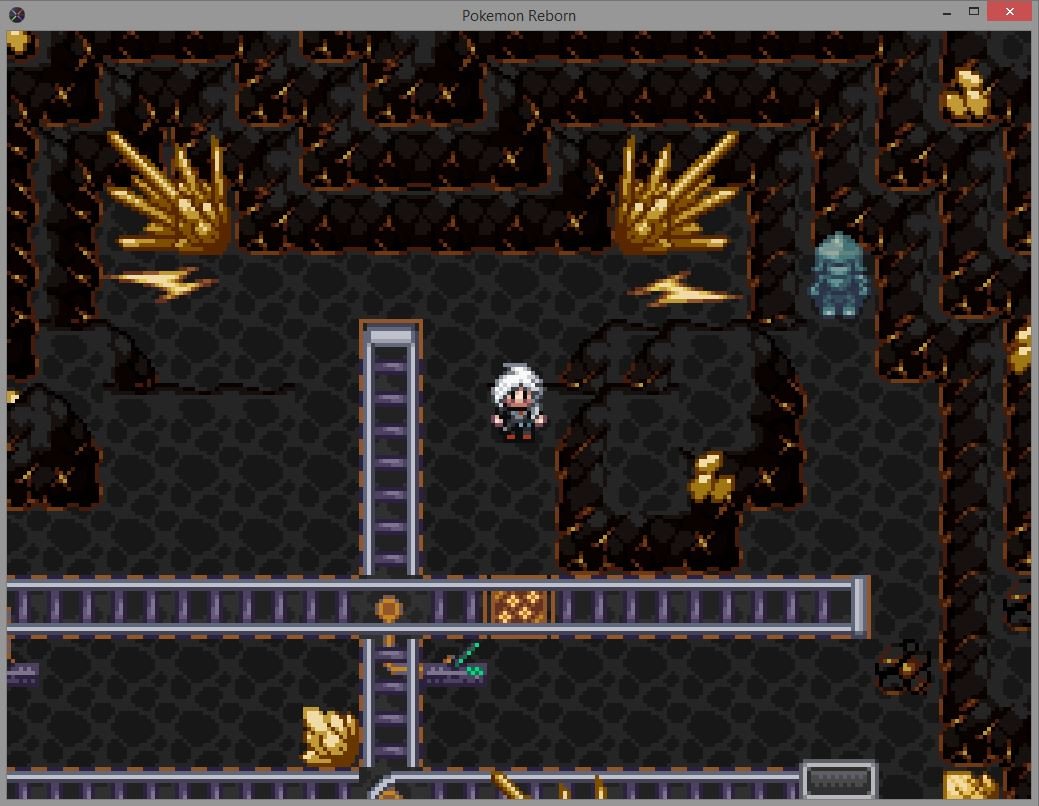Screen dimensions: 1039x806
Task: Close the Pokemon Reborn window
Action: click(x=1008, y=12)
